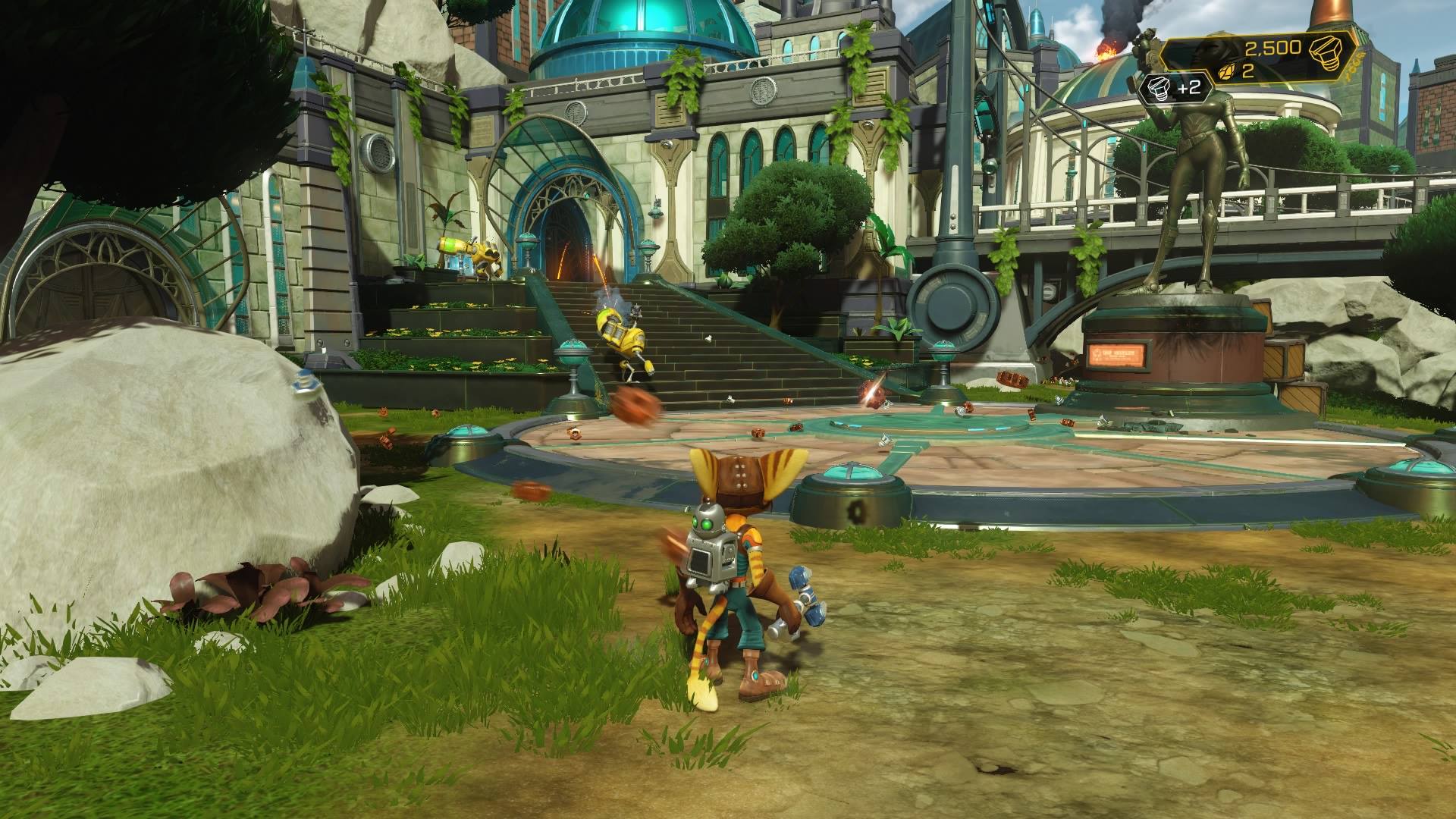
Task: Click the white bolt pickup icon
Action: [x=1158, y=86]
